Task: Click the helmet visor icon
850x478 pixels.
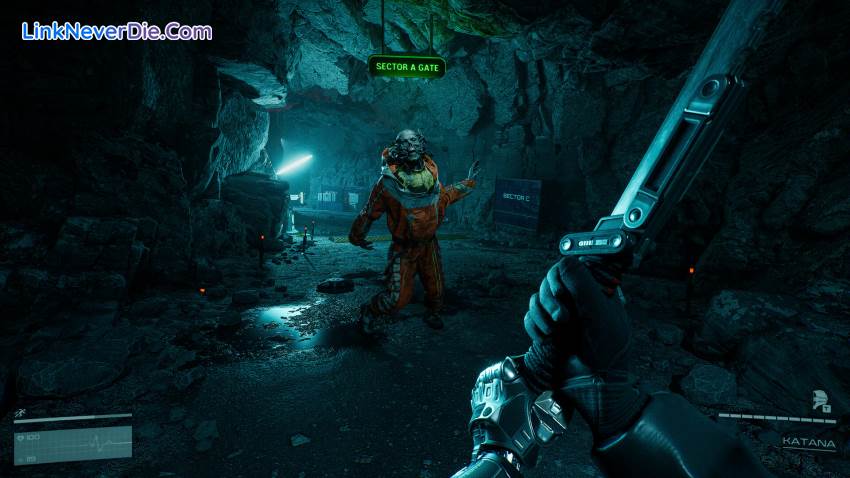Action: click(x=819, y=400)
